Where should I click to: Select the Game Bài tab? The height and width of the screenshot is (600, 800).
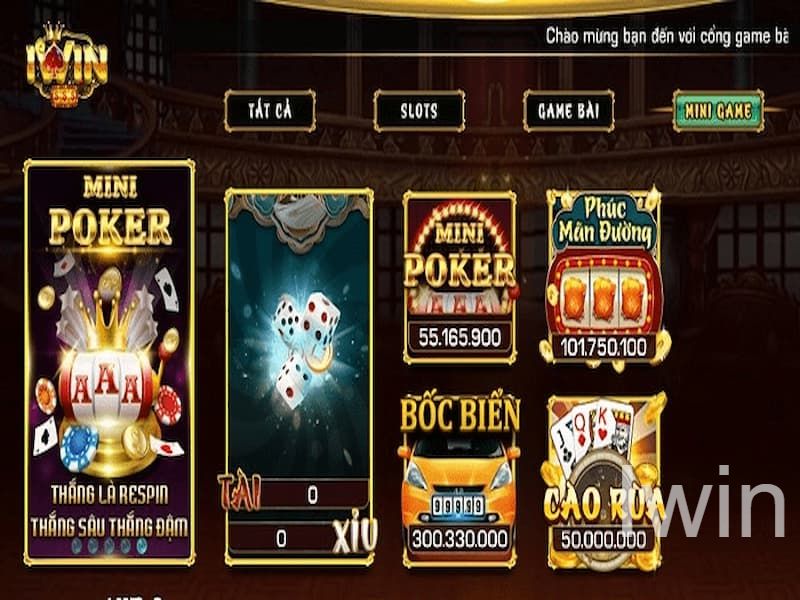point(568,110)
